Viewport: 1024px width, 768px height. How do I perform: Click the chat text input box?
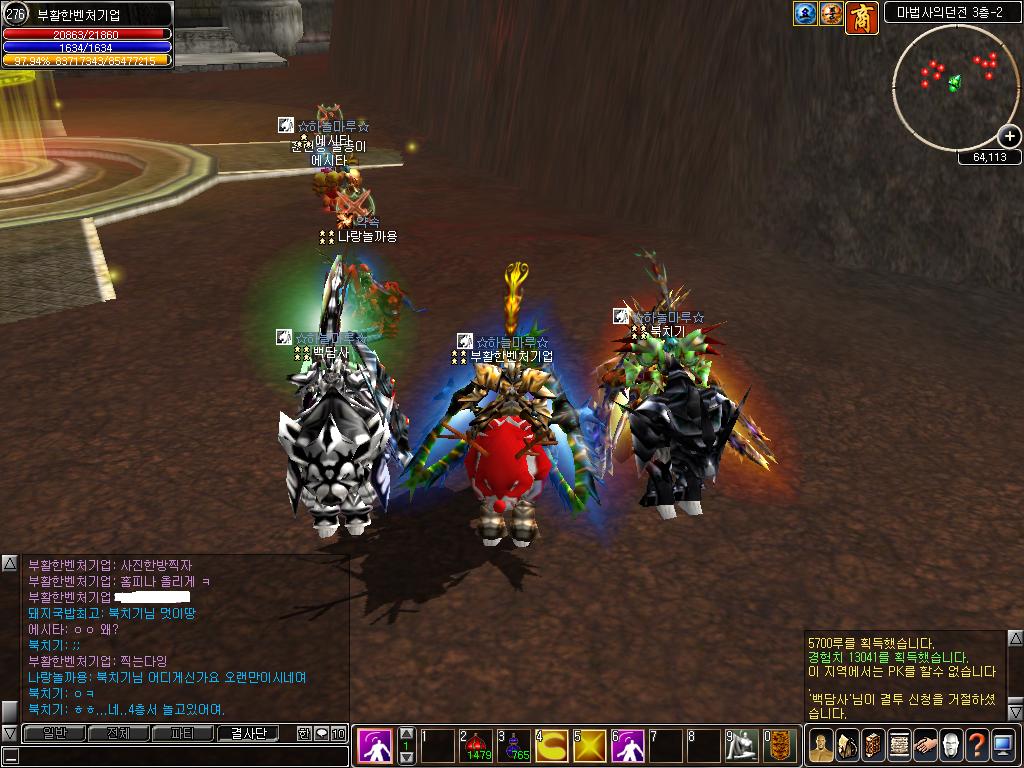coord(180,756)
